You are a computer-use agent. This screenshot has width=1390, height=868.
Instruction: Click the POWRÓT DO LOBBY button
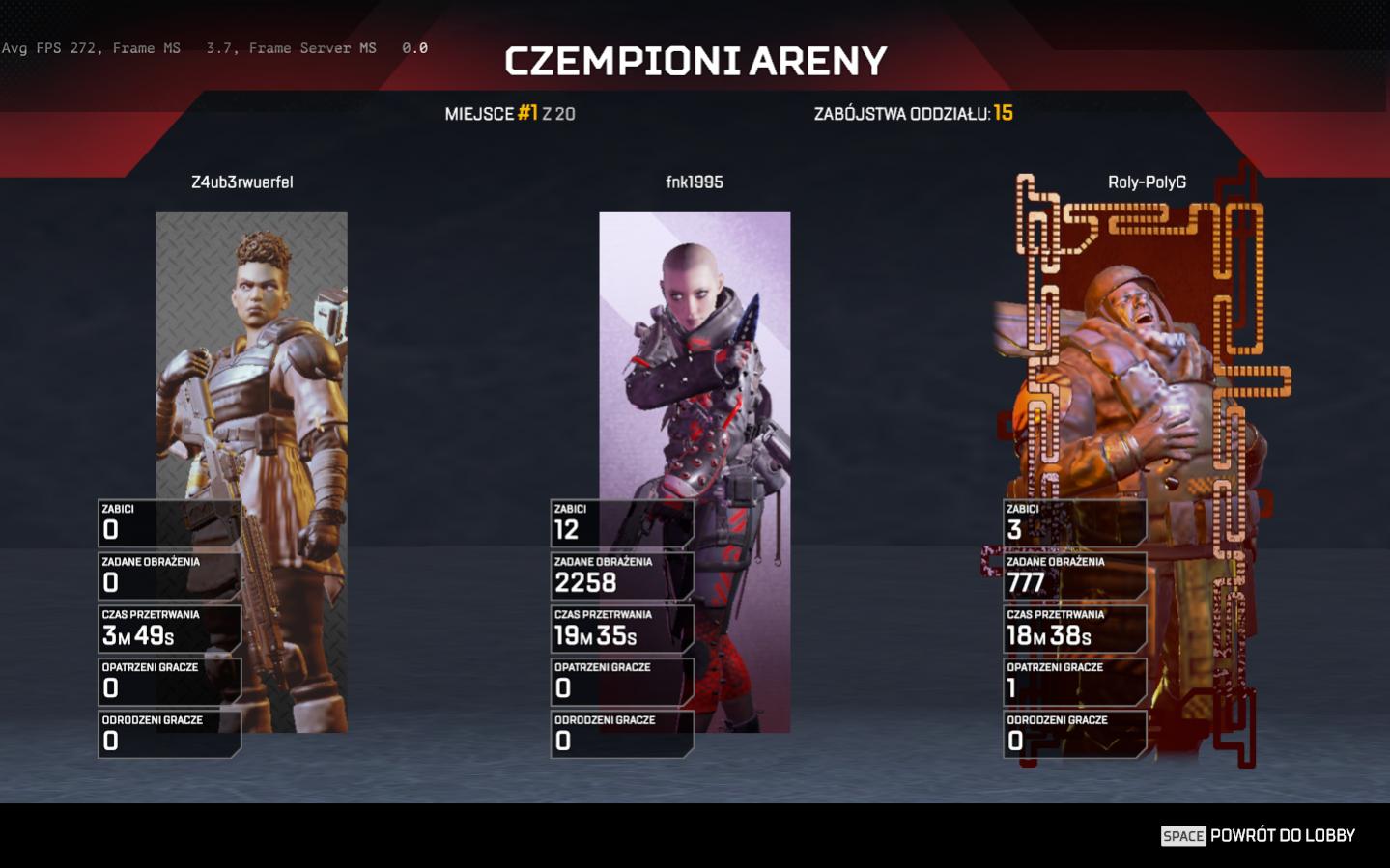(1258, 835)
